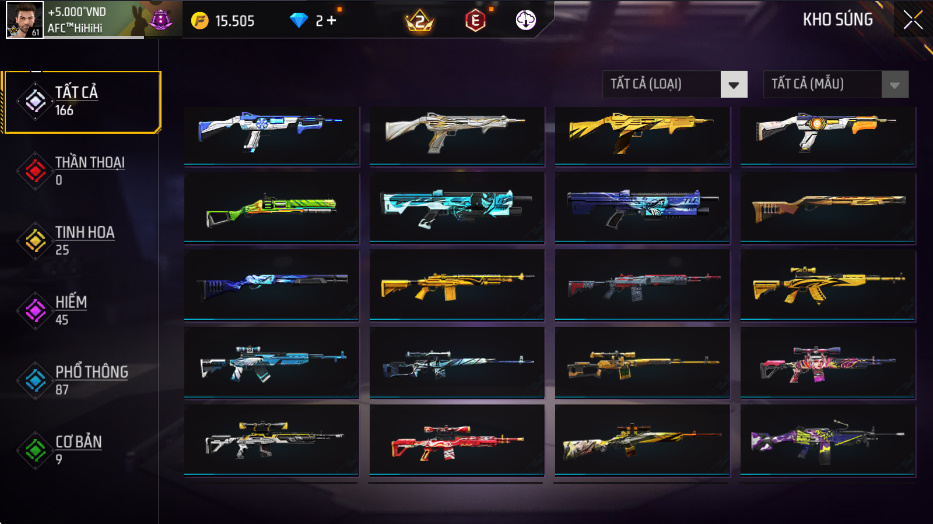Open the Tất Cả (Loại) dropdown
Image resolution: width=933 pixels, height=524 pixels.
coord(675,84)
